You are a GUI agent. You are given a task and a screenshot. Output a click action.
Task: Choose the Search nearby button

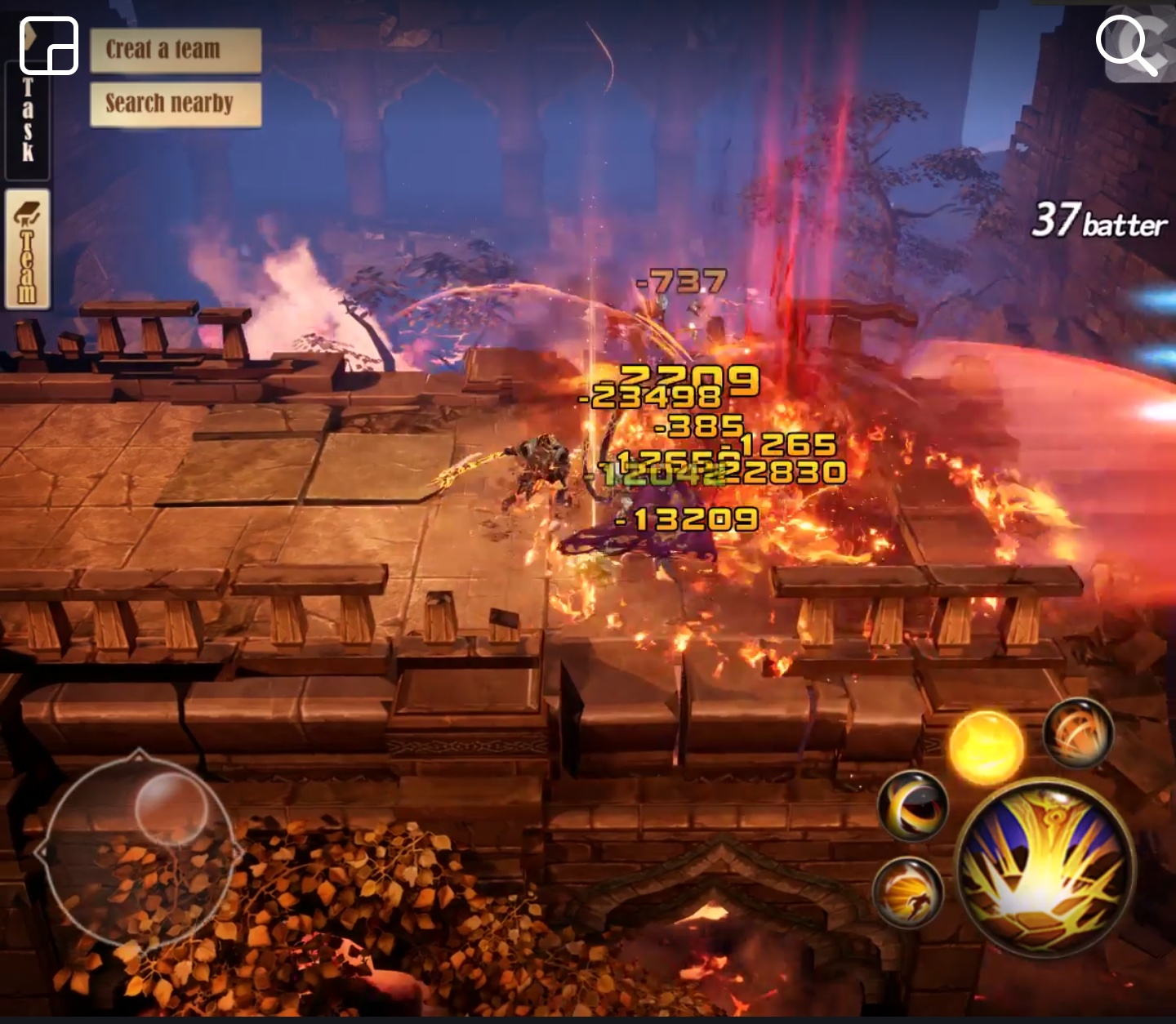176,104
